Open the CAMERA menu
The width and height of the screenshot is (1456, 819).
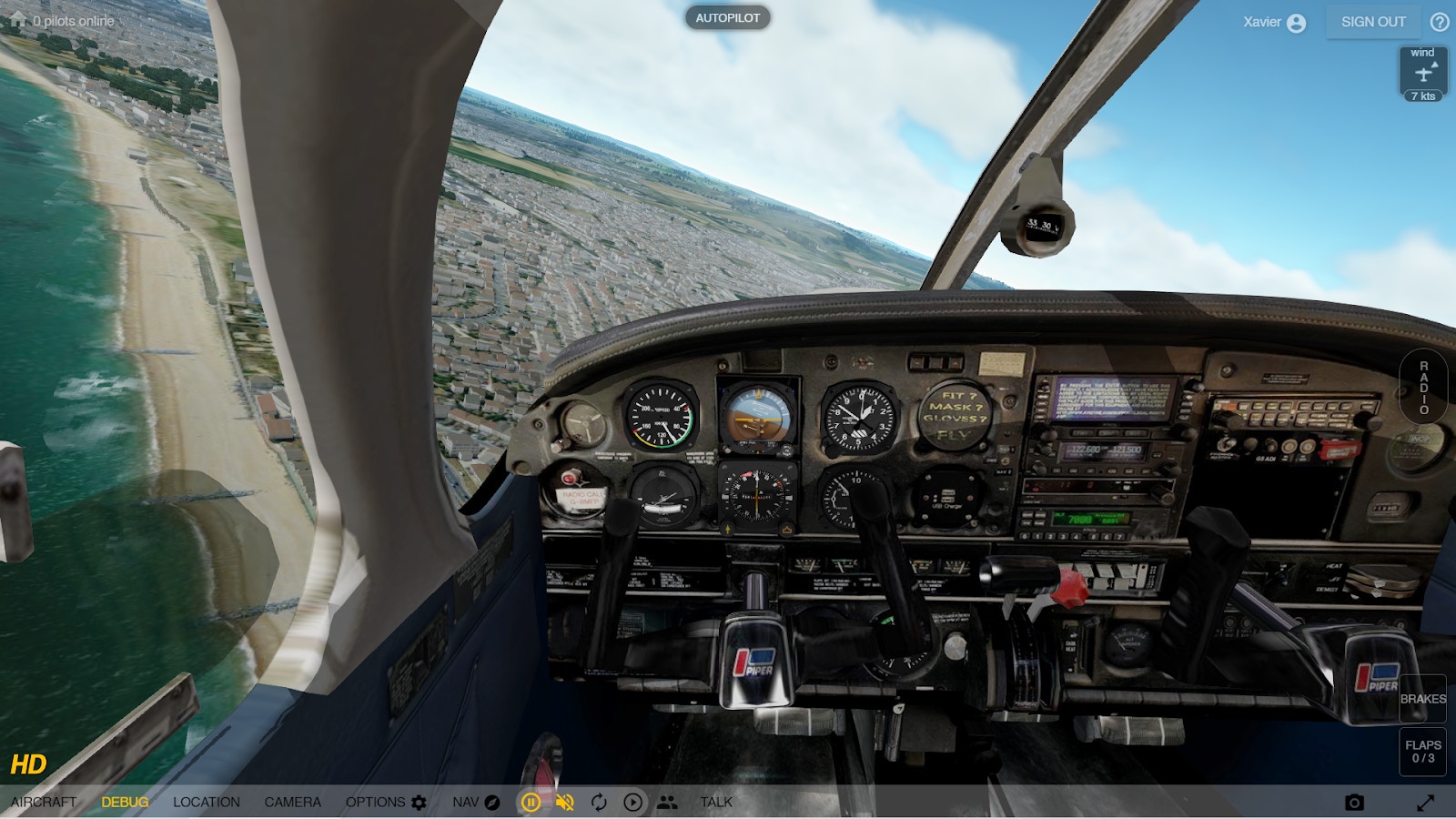tap(292, 802)
